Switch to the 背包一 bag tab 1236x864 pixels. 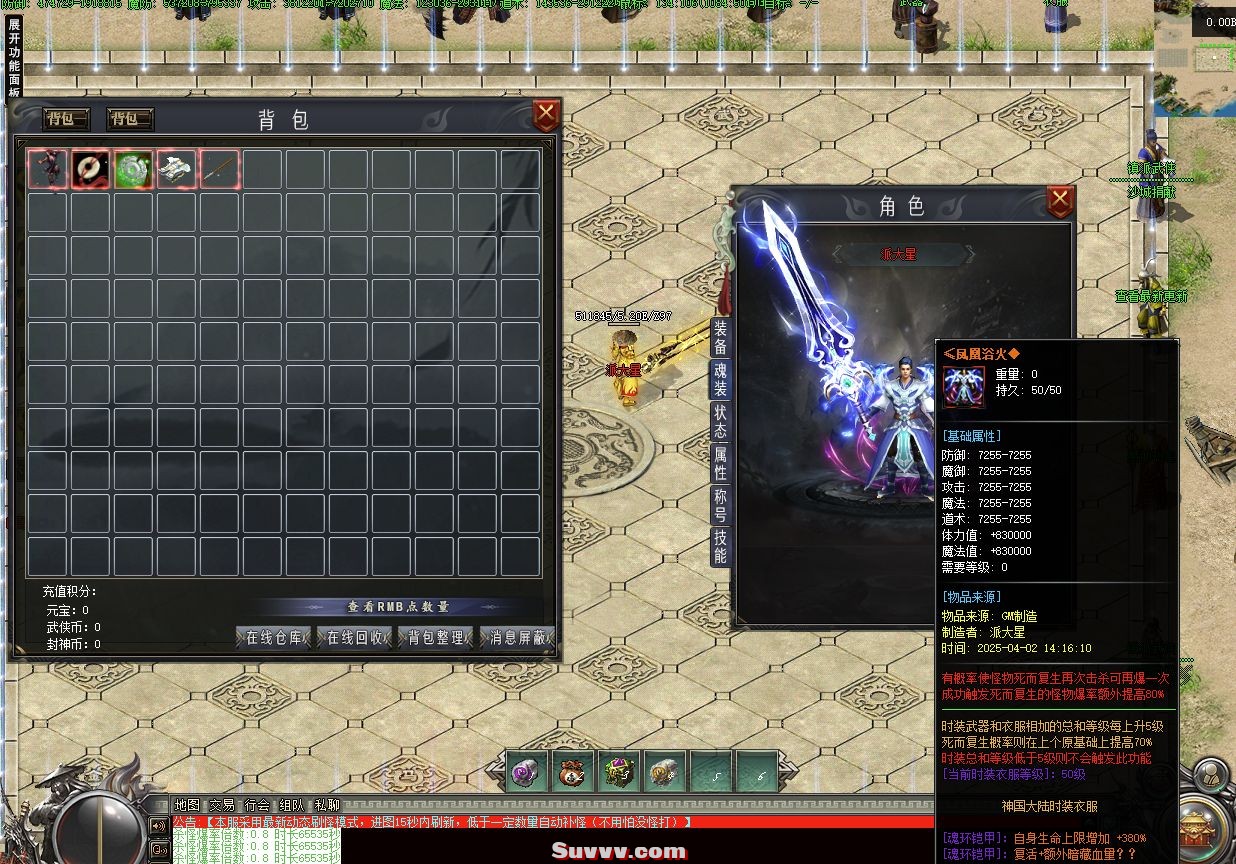point(66,119)
